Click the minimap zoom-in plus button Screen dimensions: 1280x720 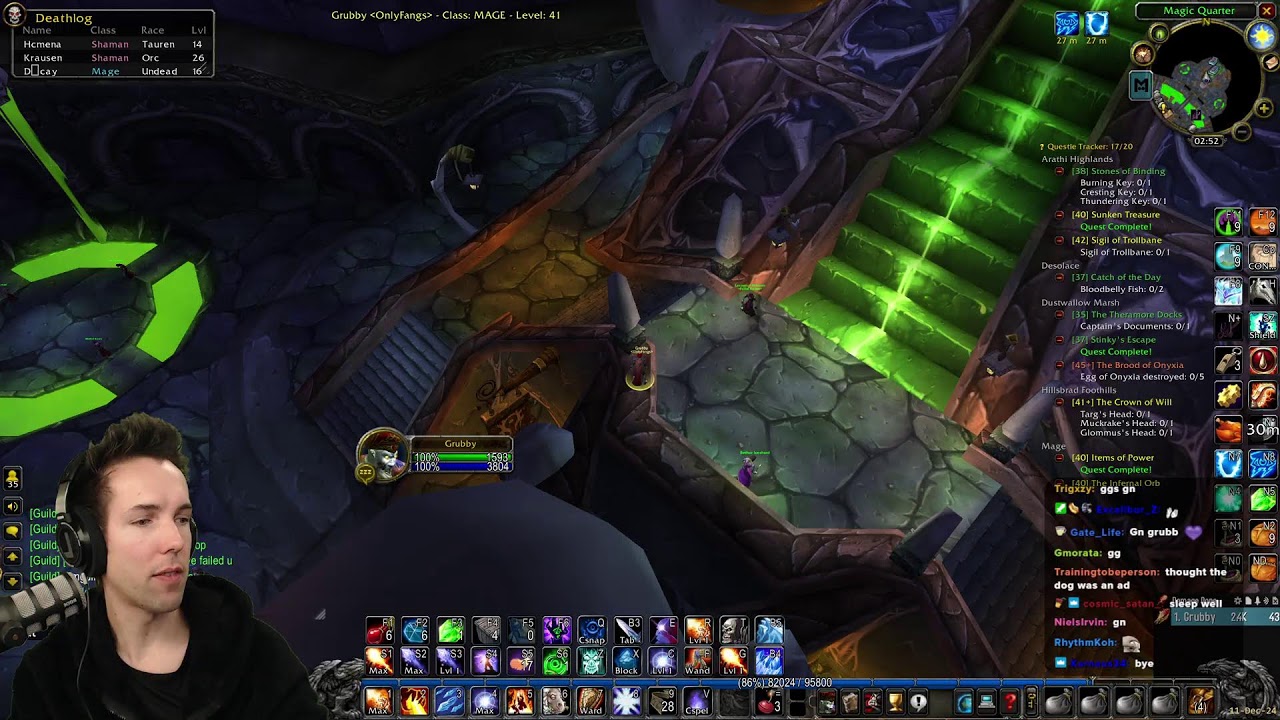tap(1264, 108)
